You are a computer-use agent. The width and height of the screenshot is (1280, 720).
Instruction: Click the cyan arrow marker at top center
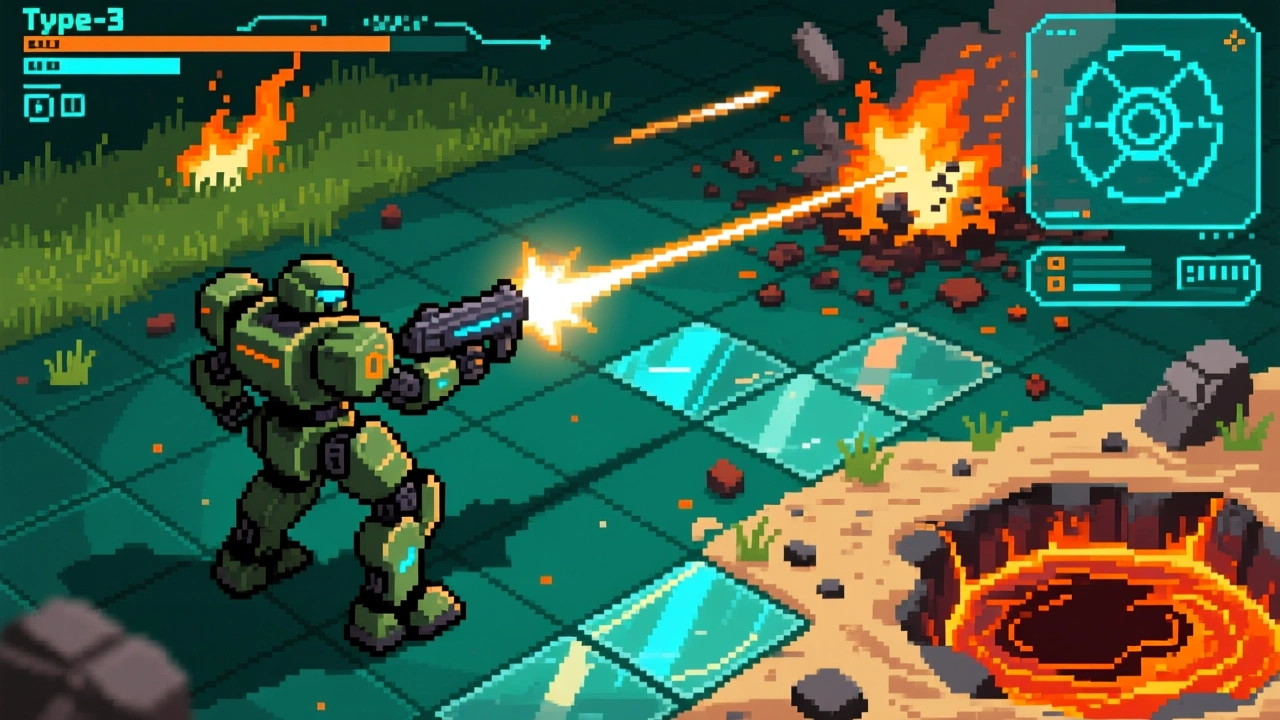pos(541,42)
